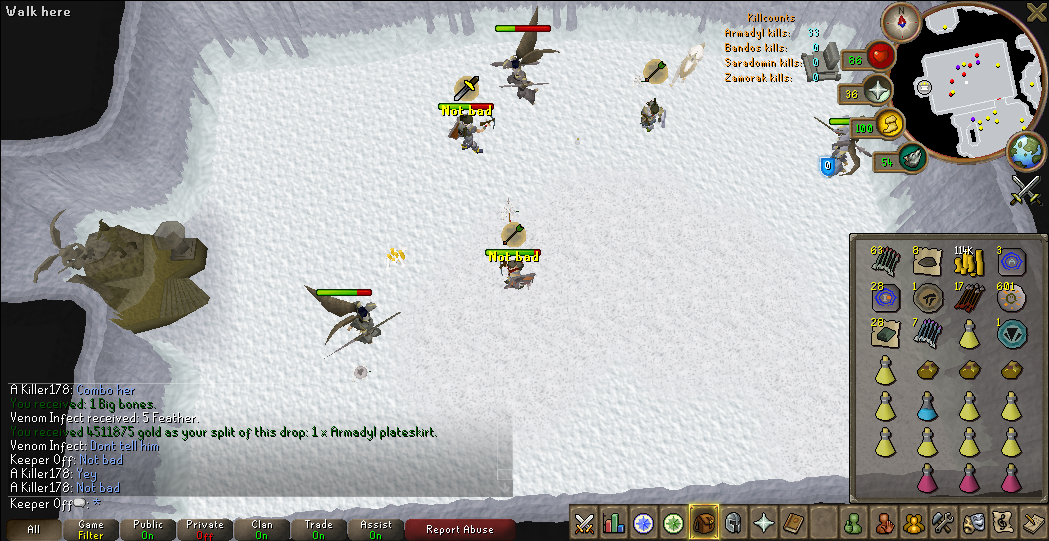Open the Options wrench tab
The width and height of the screenshot is (1049, 541).
(x=942, y=522)
